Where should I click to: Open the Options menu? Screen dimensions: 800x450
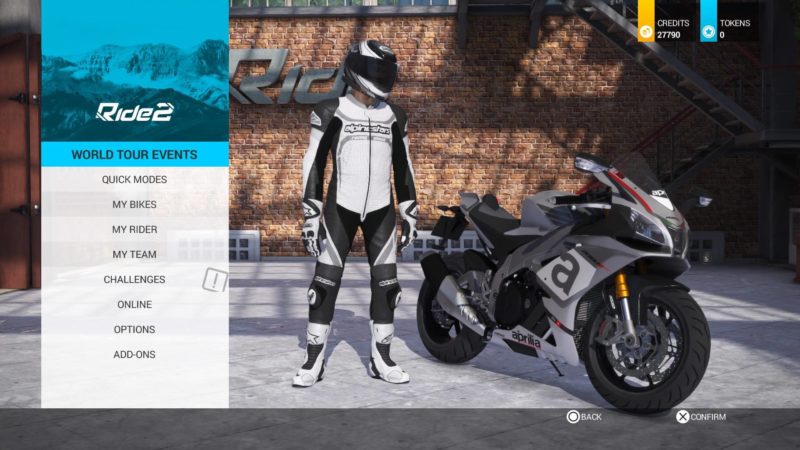tap(134, 330)
